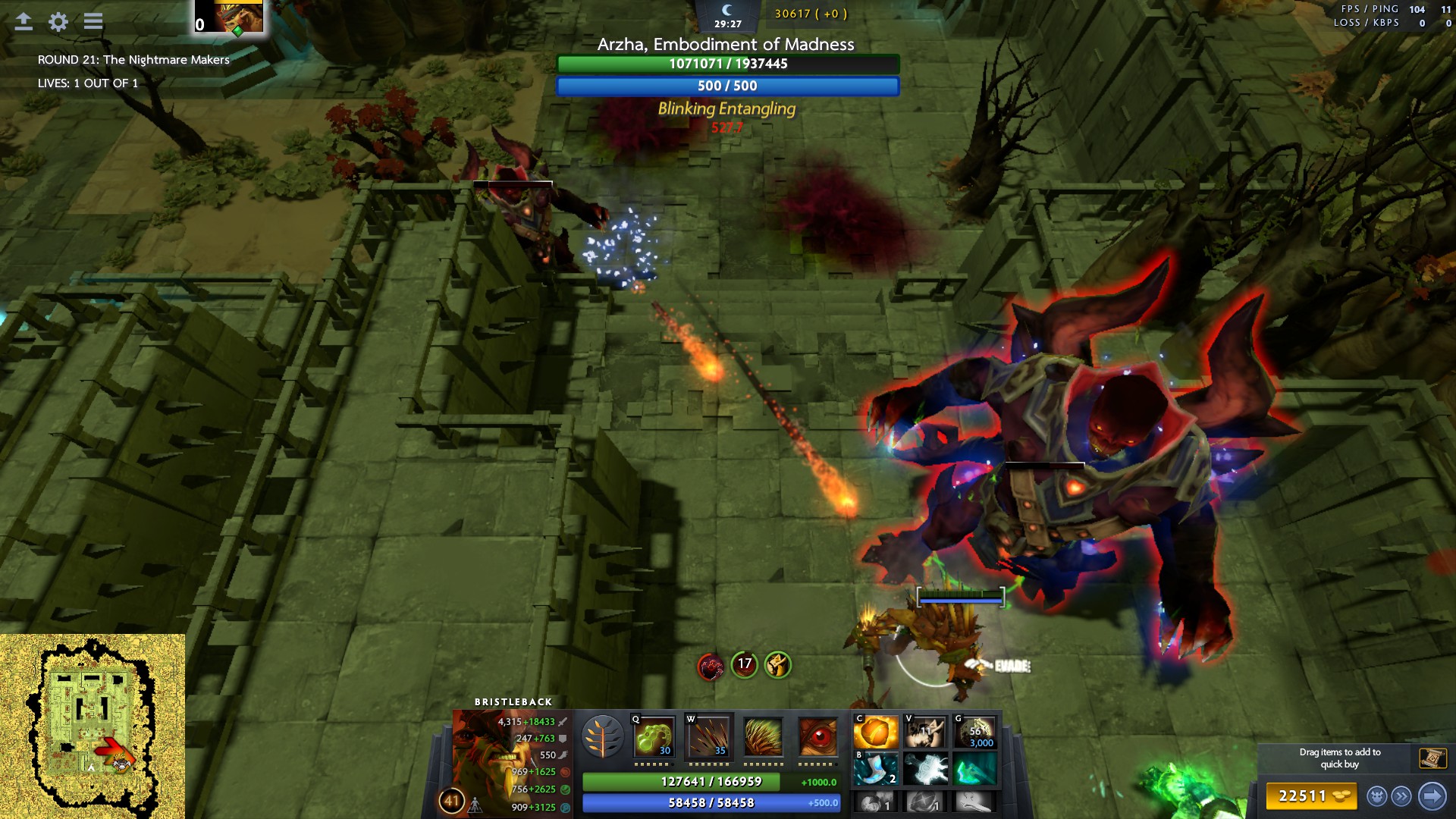Cast Viscous Nasal Goo ability
The width and height of the screenshot is (1456, 819).
point(654,736)
